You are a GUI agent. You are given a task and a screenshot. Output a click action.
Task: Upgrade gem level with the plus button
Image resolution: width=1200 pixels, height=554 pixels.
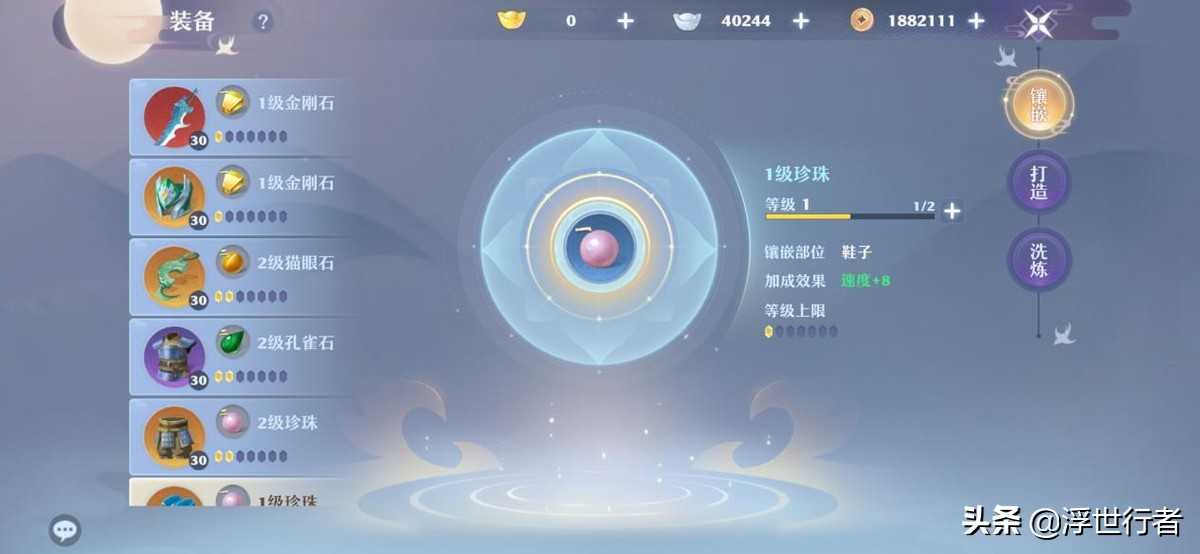(x=952, y=210)
